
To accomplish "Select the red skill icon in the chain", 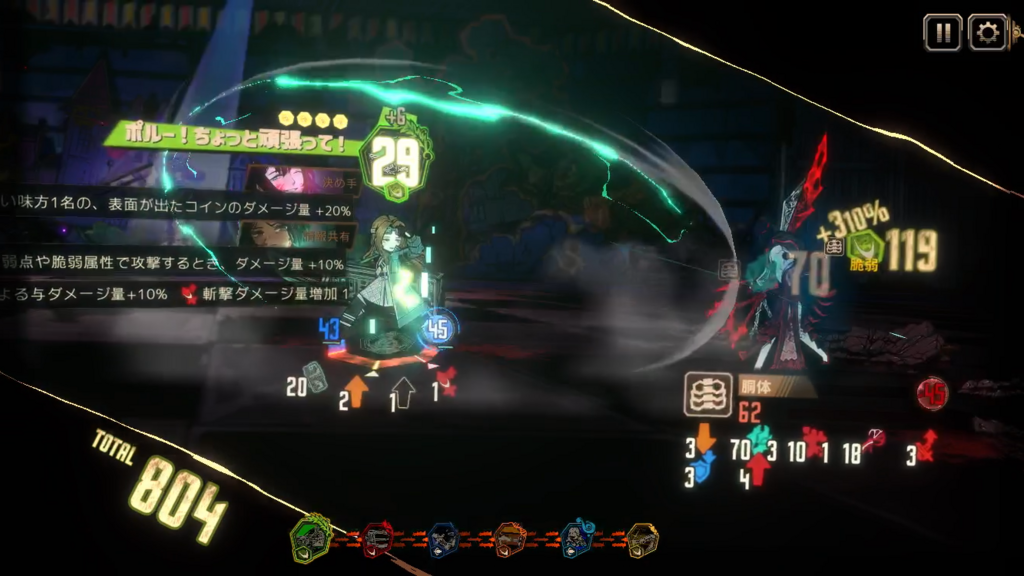I will point(377,540).
